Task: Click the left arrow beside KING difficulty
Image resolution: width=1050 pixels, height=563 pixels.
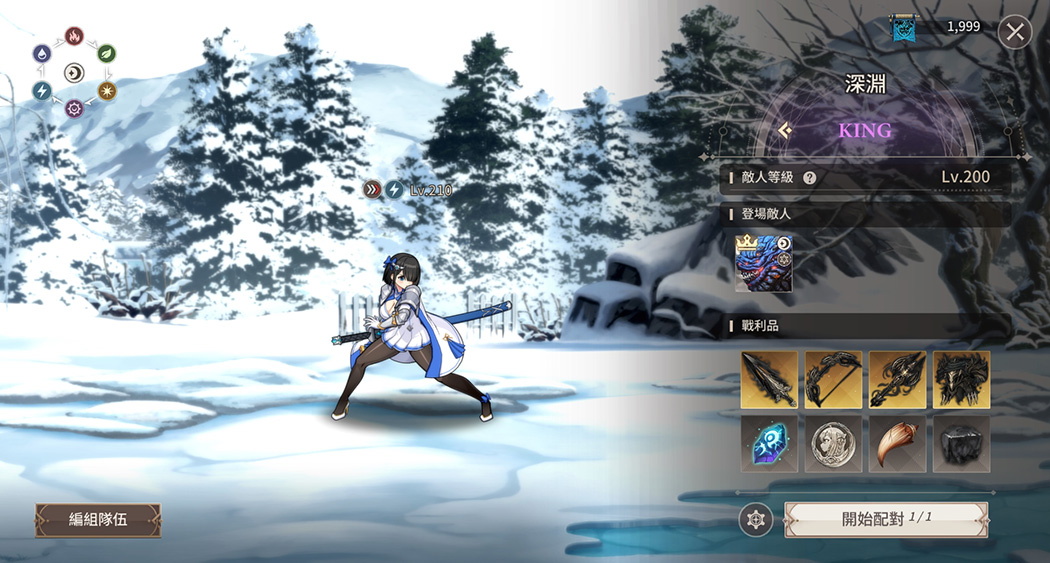Action: click(786, 130)
